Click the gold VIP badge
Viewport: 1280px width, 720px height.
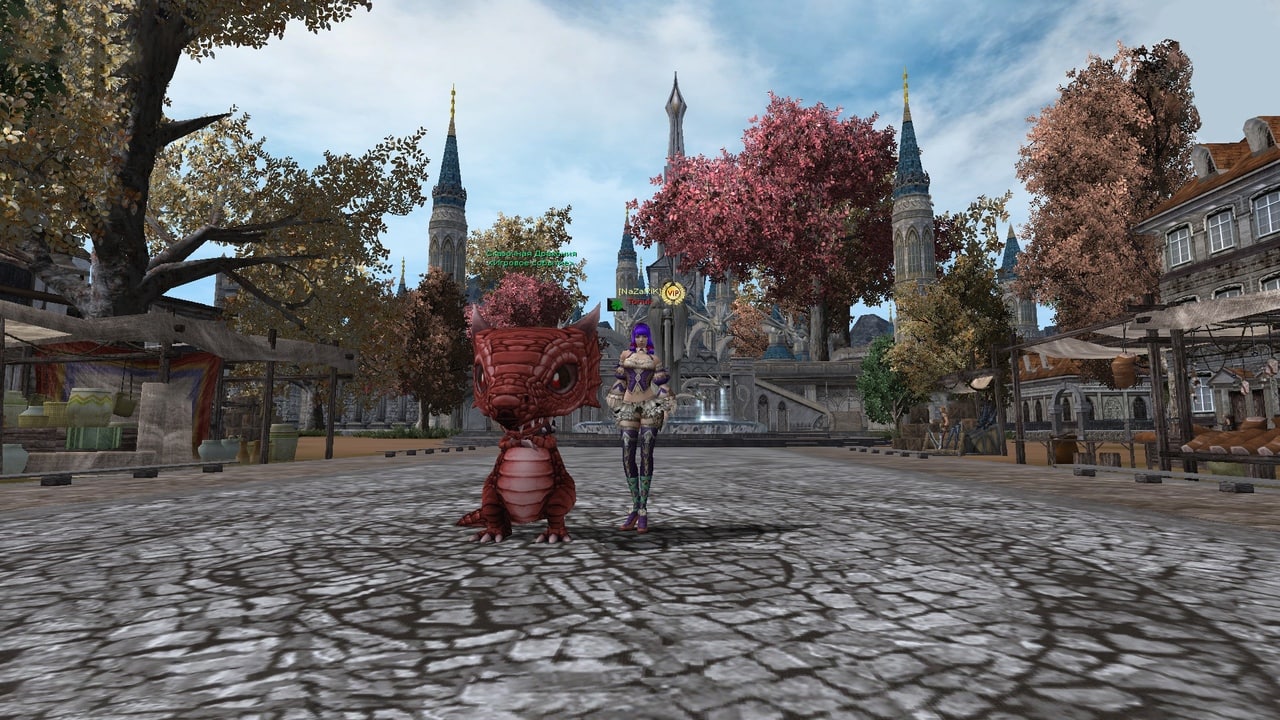pos(673,292)
